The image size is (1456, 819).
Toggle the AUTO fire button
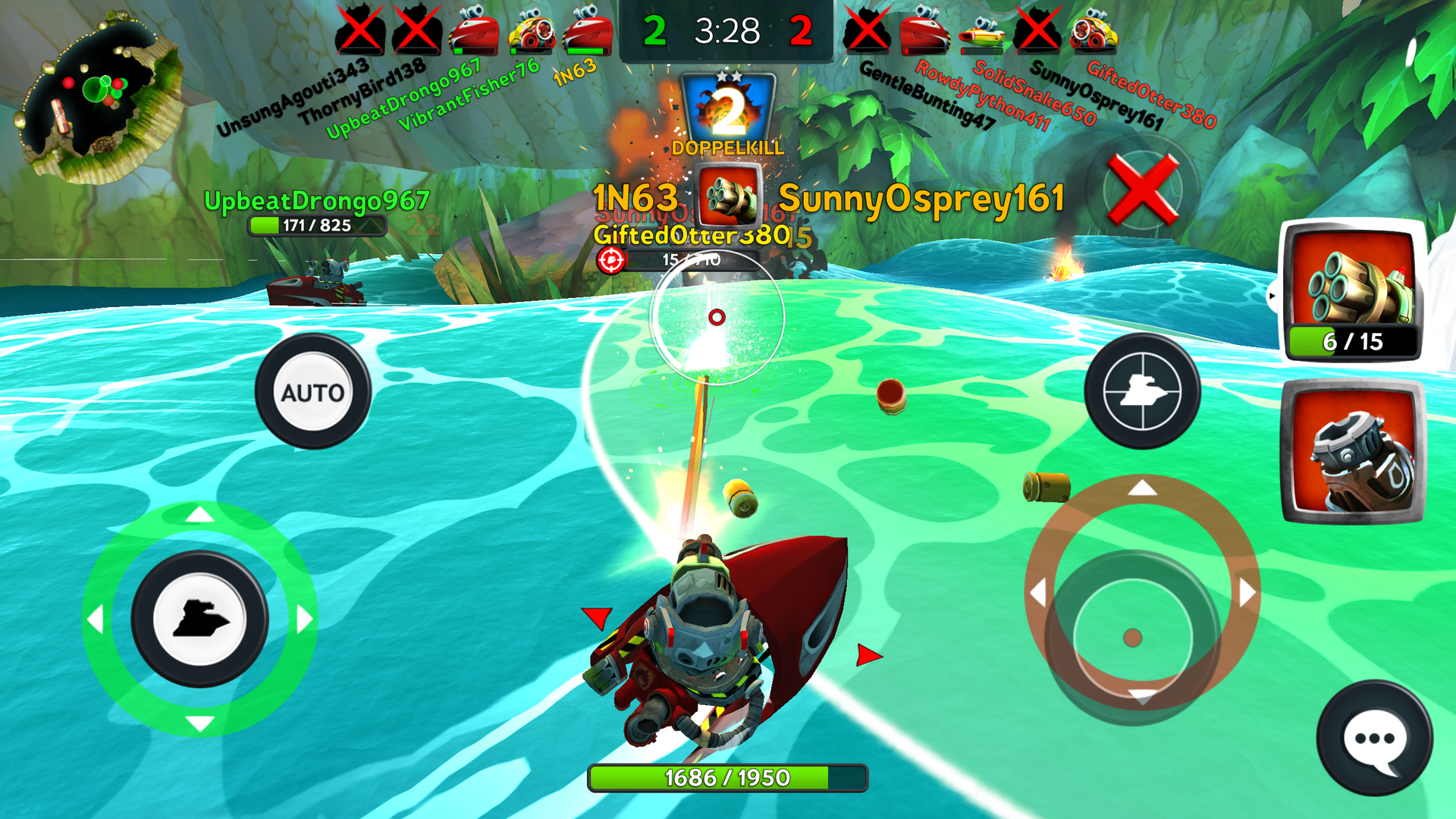[x=312, y=392]
